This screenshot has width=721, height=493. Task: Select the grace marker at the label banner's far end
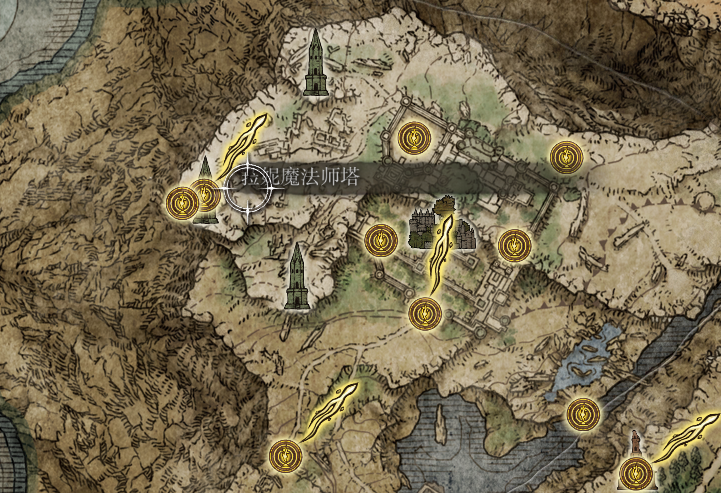(x=566, y=155)
